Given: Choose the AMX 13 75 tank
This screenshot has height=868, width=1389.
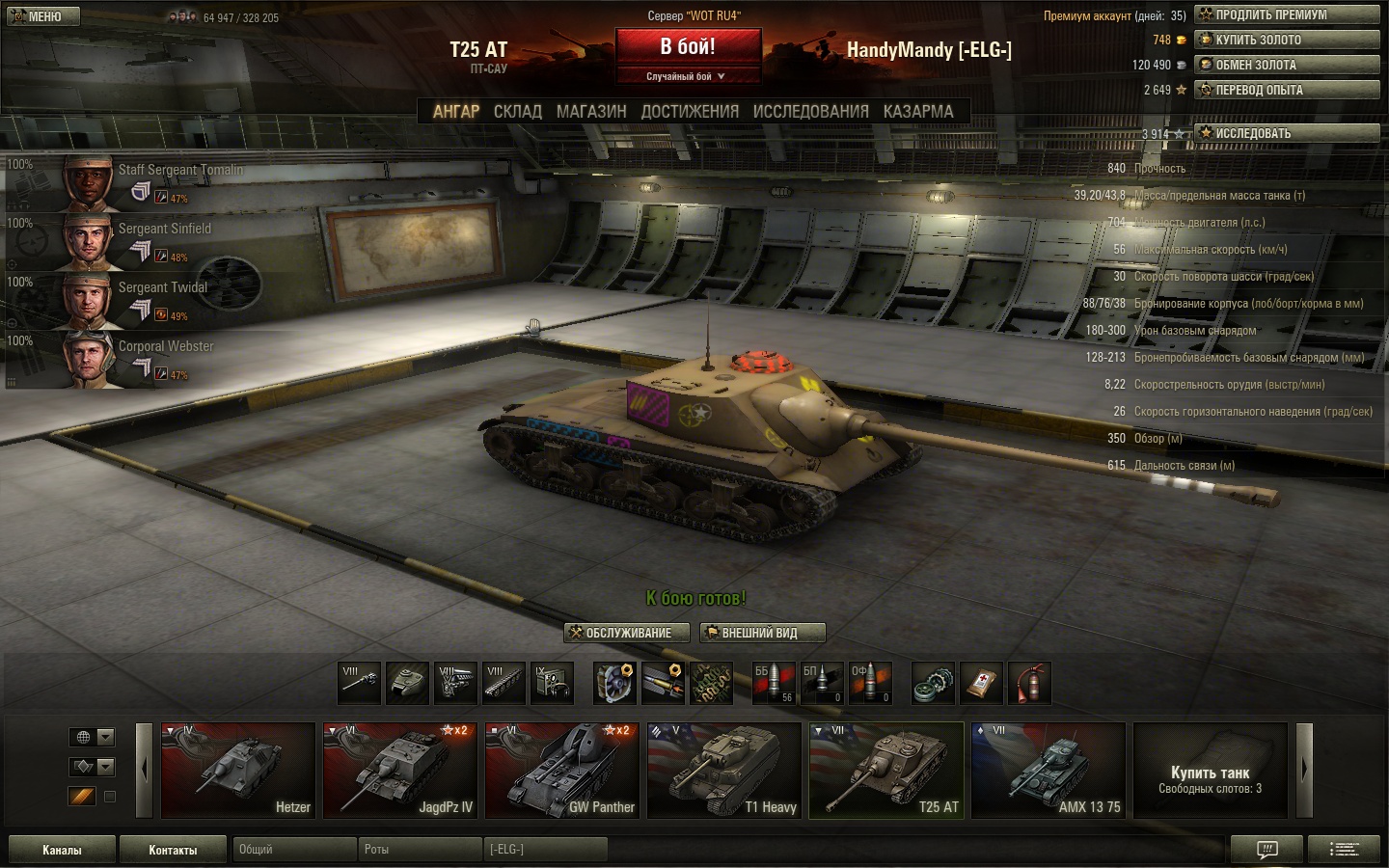Looking at the screenshot, I should [1049, 770].
